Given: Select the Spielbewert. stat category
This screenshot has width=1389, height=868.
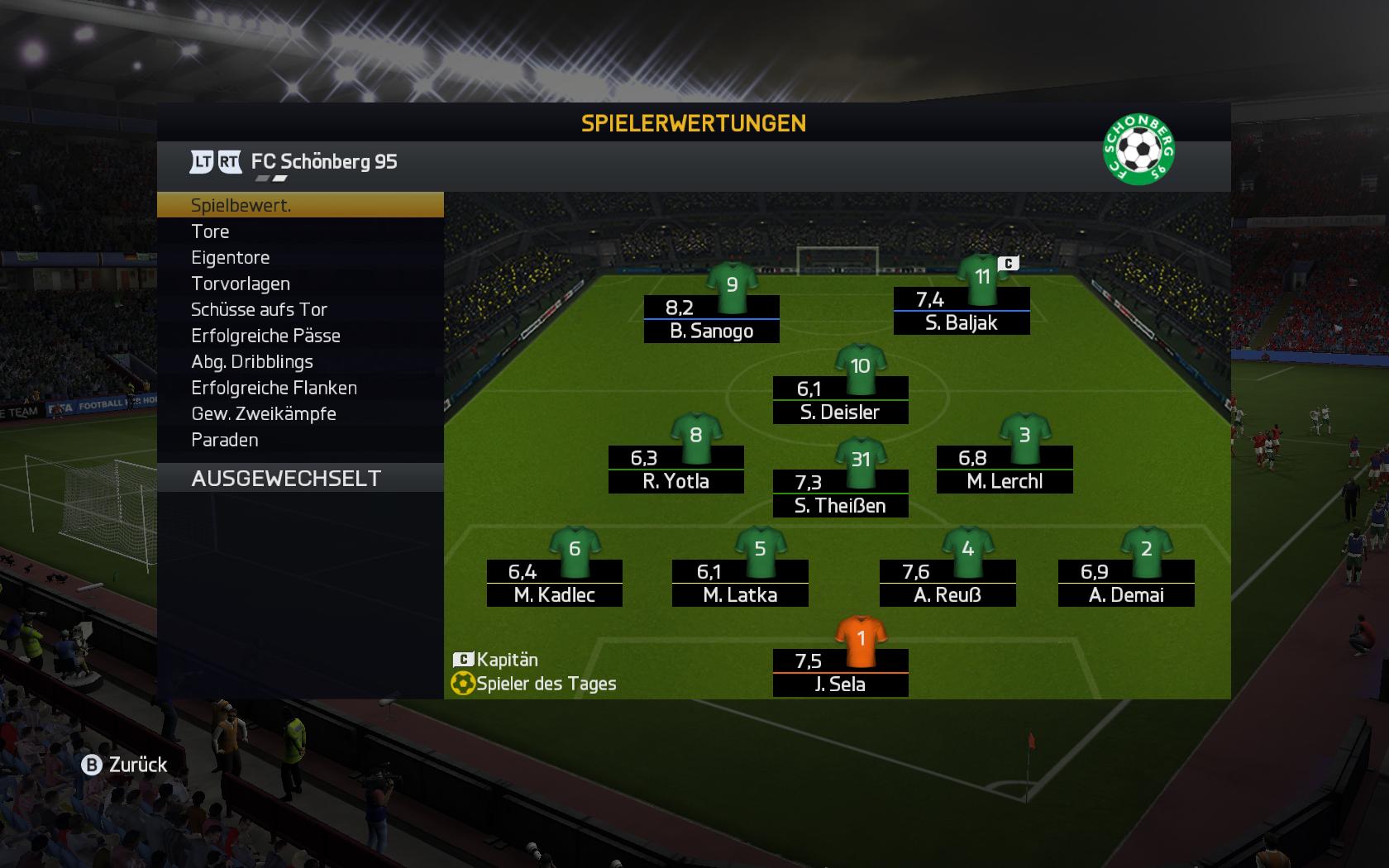Looking at the screenshot, I should tap(299, 205).
